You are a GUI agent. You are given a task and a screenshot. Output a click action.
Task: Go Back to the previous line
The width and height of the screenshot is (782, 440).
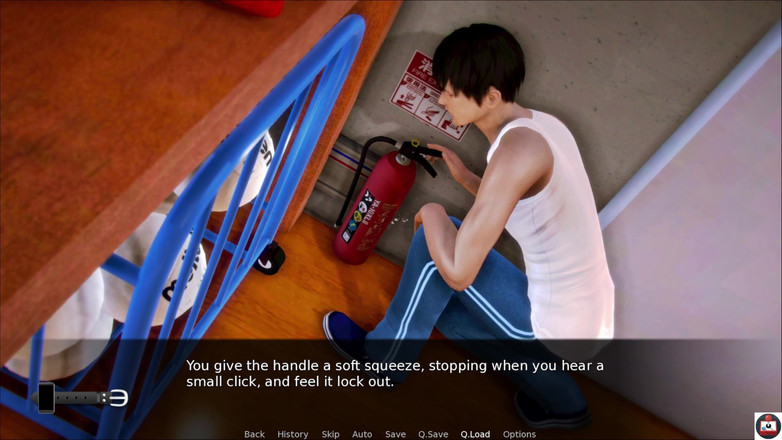tap(254, 434)
